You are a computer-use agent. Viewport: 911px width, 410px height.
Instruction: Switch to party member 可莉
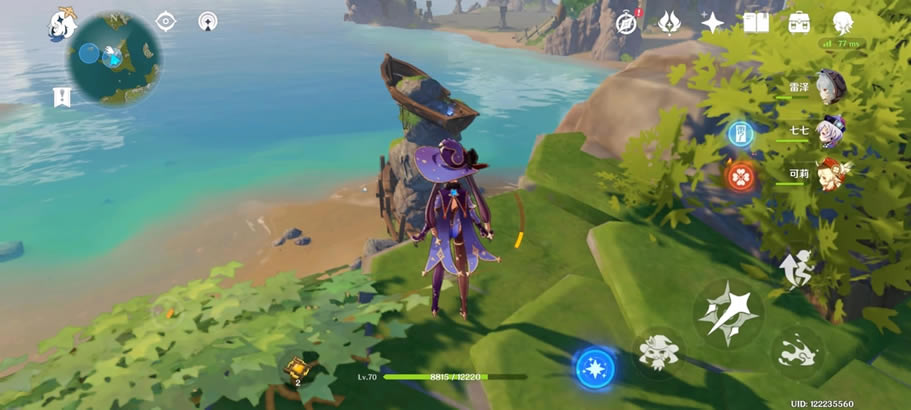pos(829,174)
